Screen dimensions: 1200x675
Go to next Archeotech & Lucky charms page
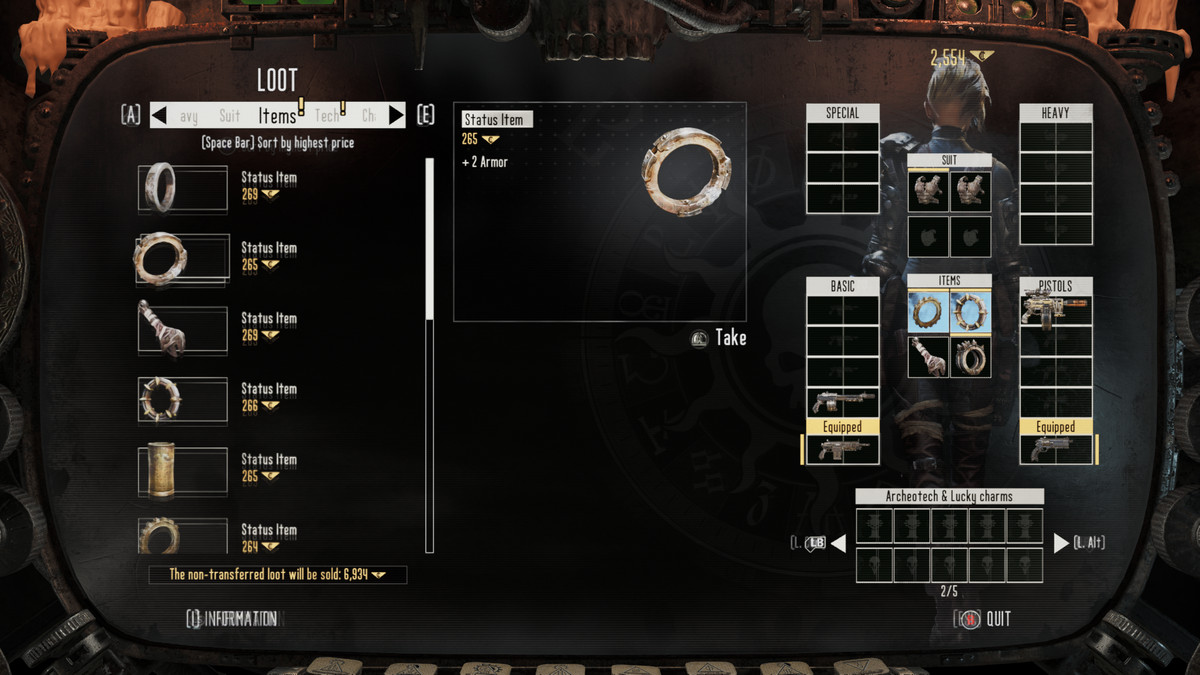pos(1061,543)
